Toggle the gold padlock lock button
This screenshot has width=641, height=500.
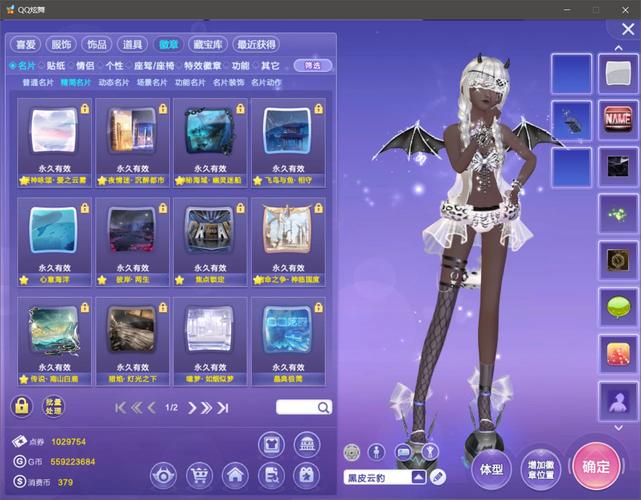(x=21, y=407)
